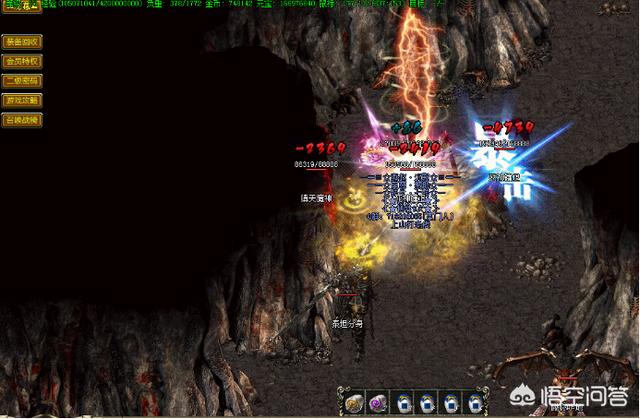This screenshot has height=419, width=640.
Task: Use the golden scroll in the hotbar
Action: pos(355,402)
